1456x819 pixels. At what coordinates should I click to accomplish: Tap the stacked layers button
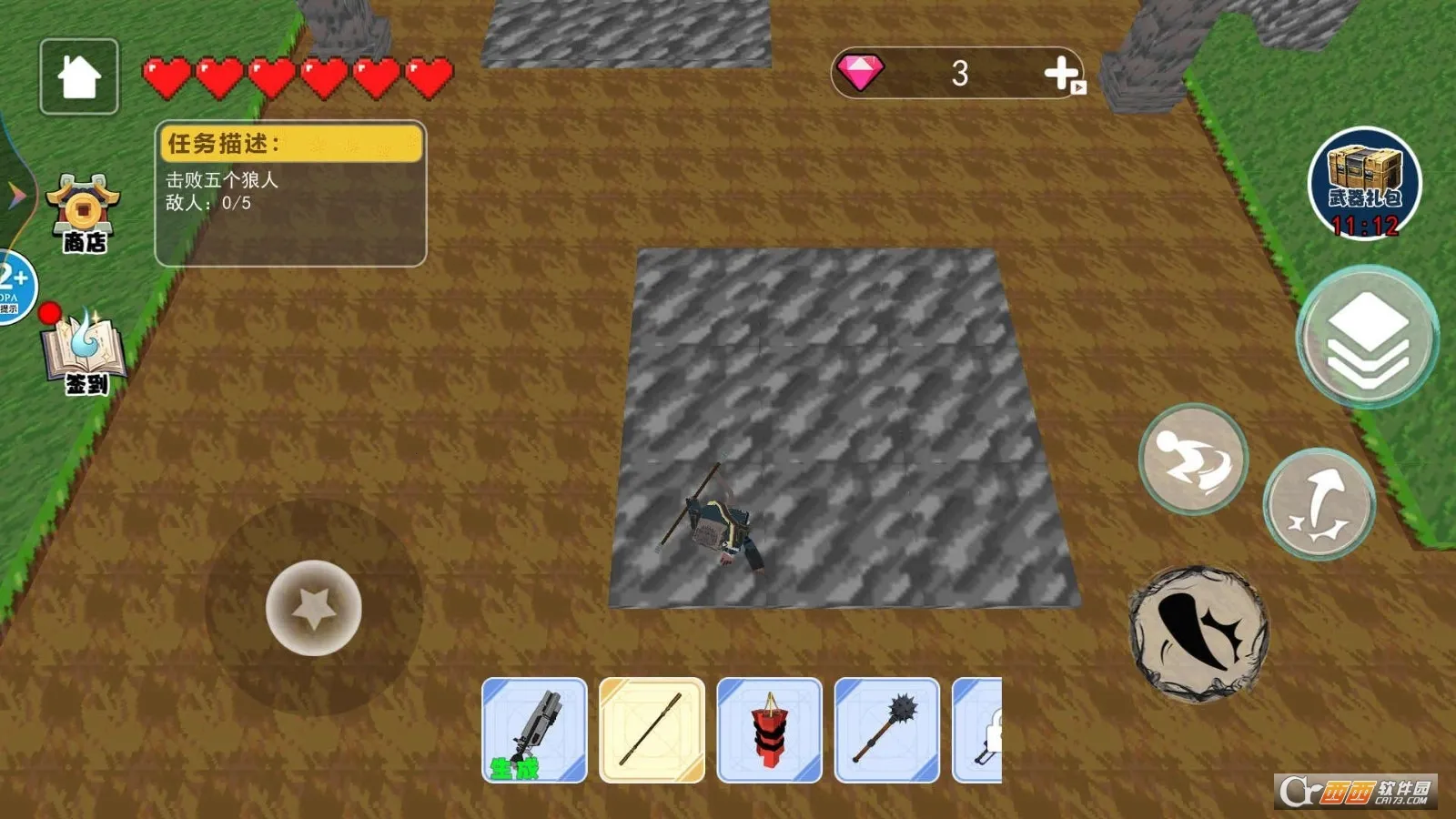coord(1367,337)
